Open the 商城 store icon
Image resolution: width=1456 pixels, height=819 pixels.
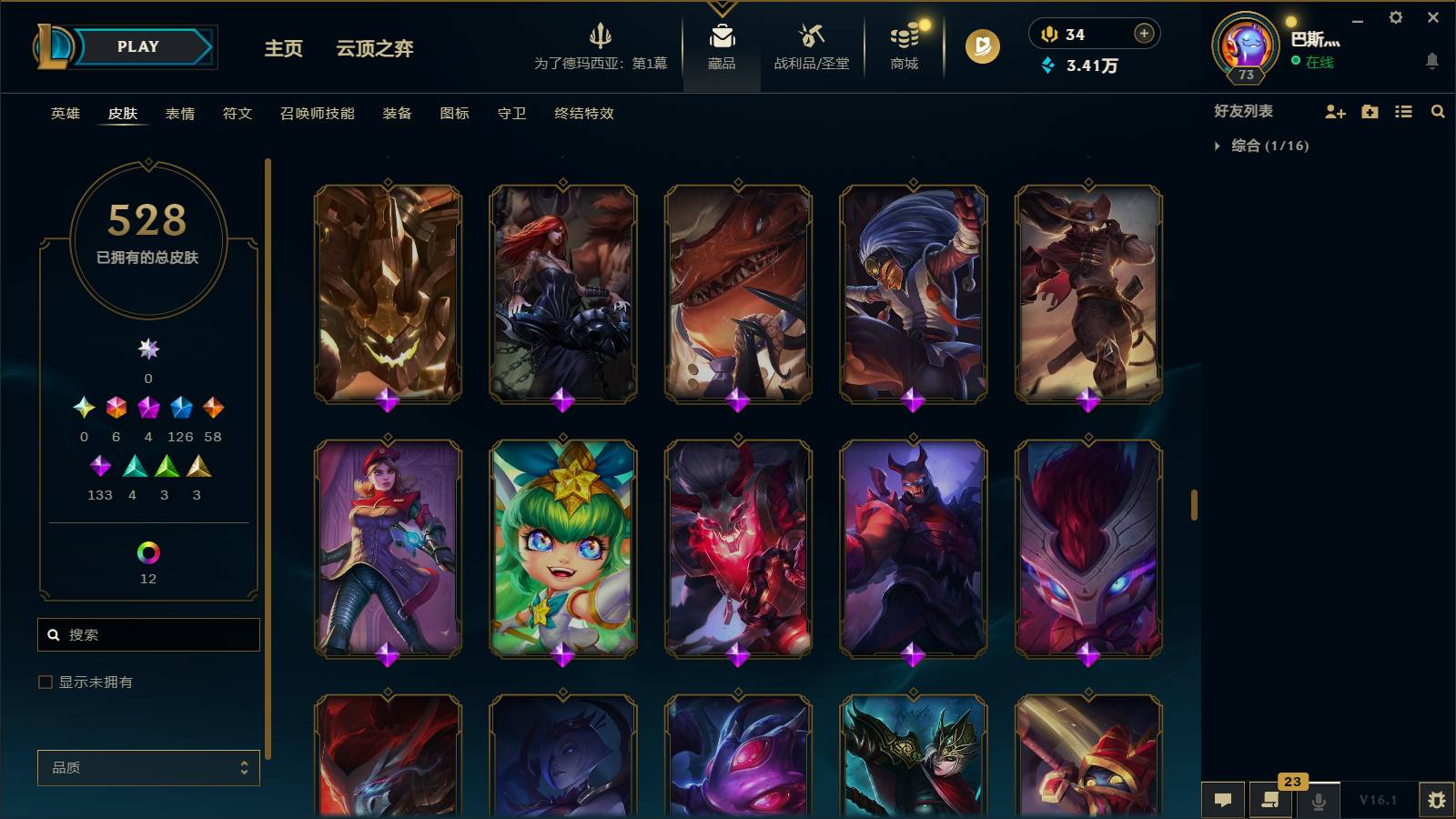[x=902, y=41]
